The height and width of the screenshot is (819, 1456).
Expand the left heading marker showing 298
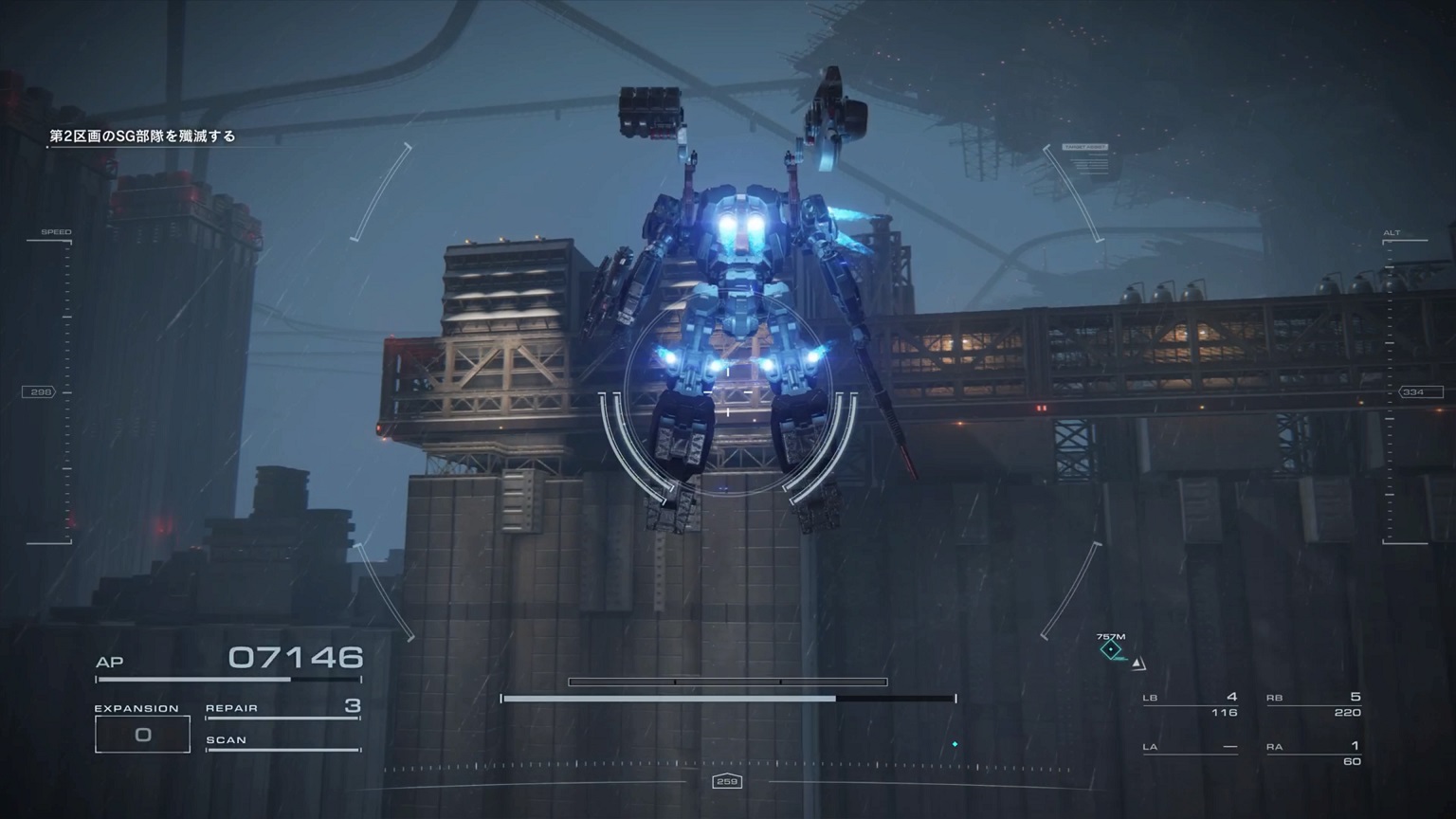tap(38, 390)
